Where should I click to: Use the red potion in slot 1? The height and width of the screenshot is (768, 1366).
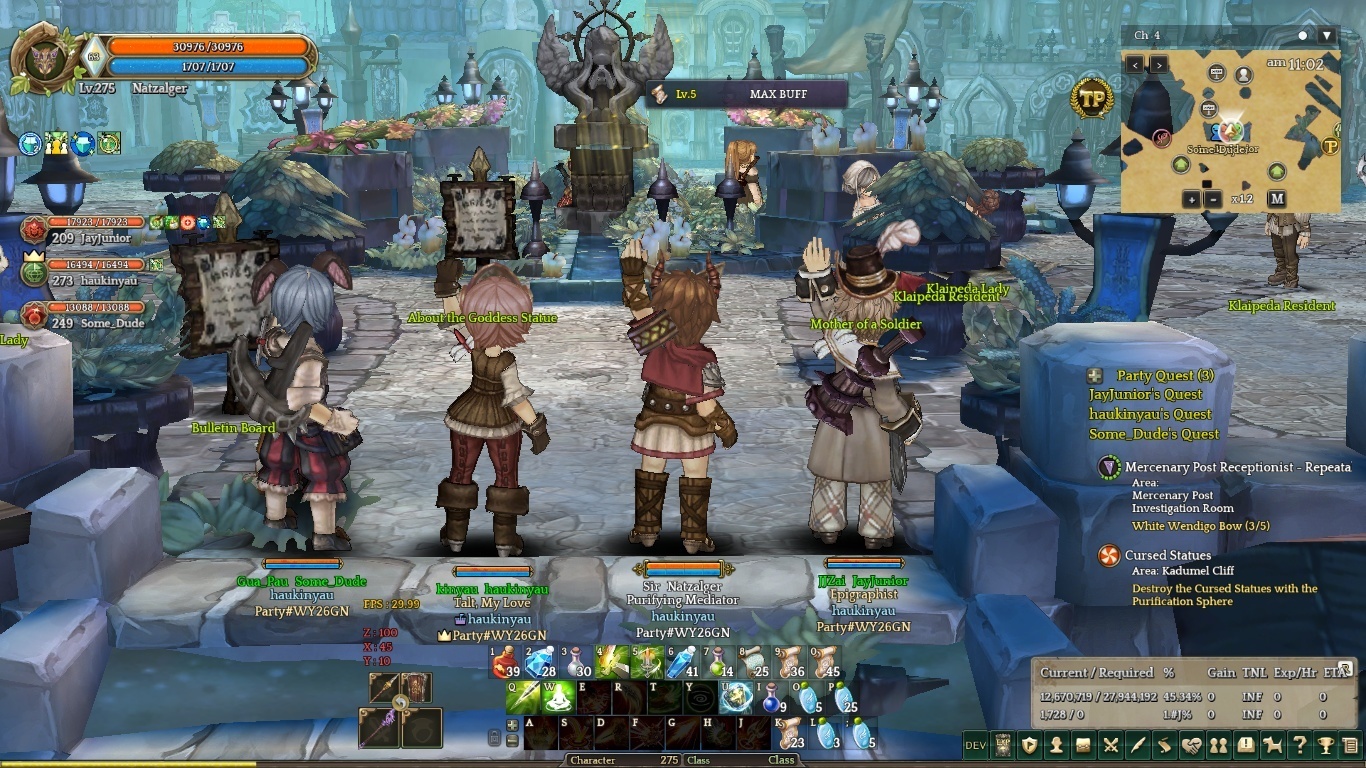coord(506,662)
